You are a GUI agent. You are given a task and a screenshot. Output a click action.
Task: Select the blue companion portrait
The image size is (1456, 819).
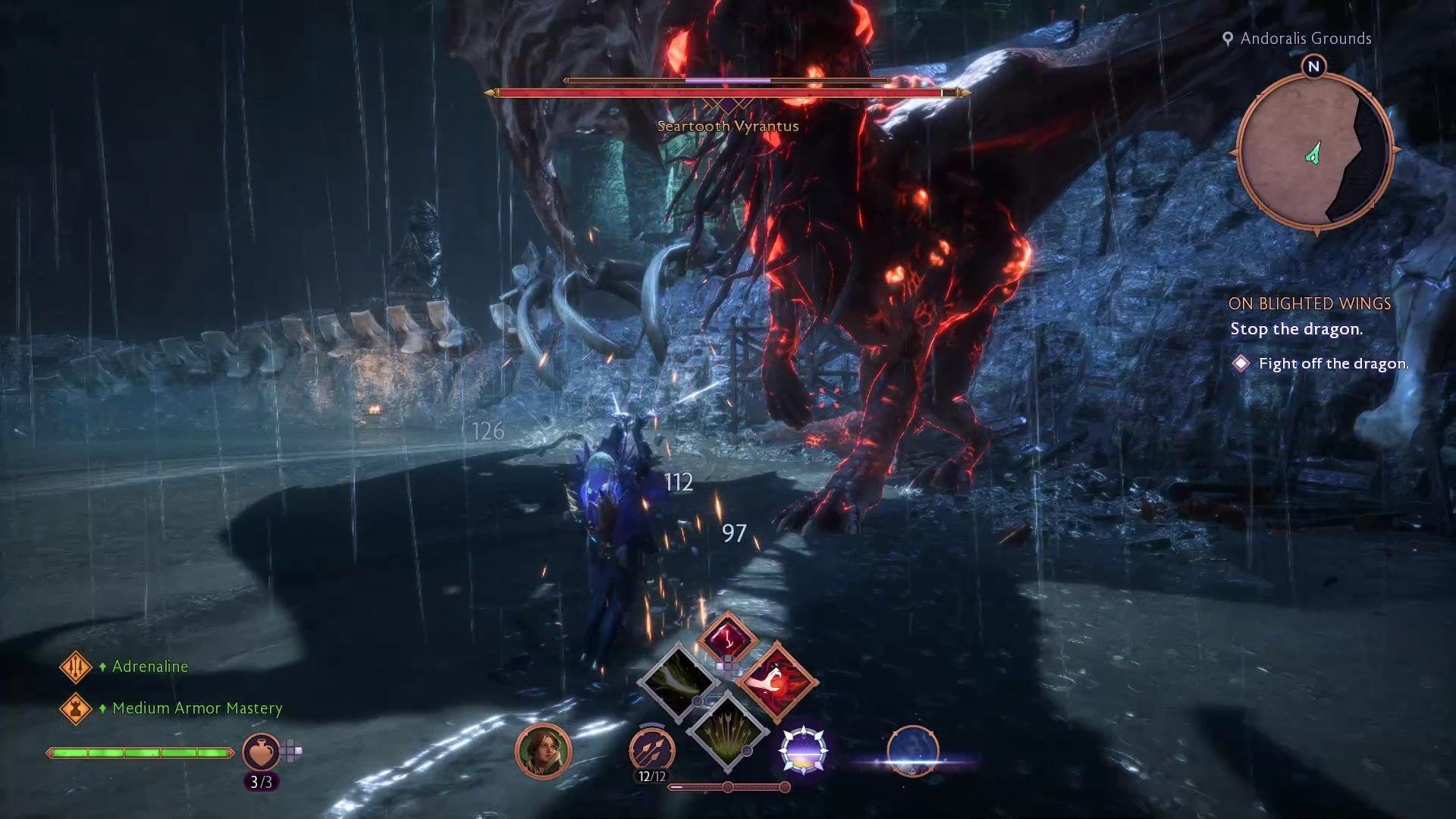click(x=912, y=751)
